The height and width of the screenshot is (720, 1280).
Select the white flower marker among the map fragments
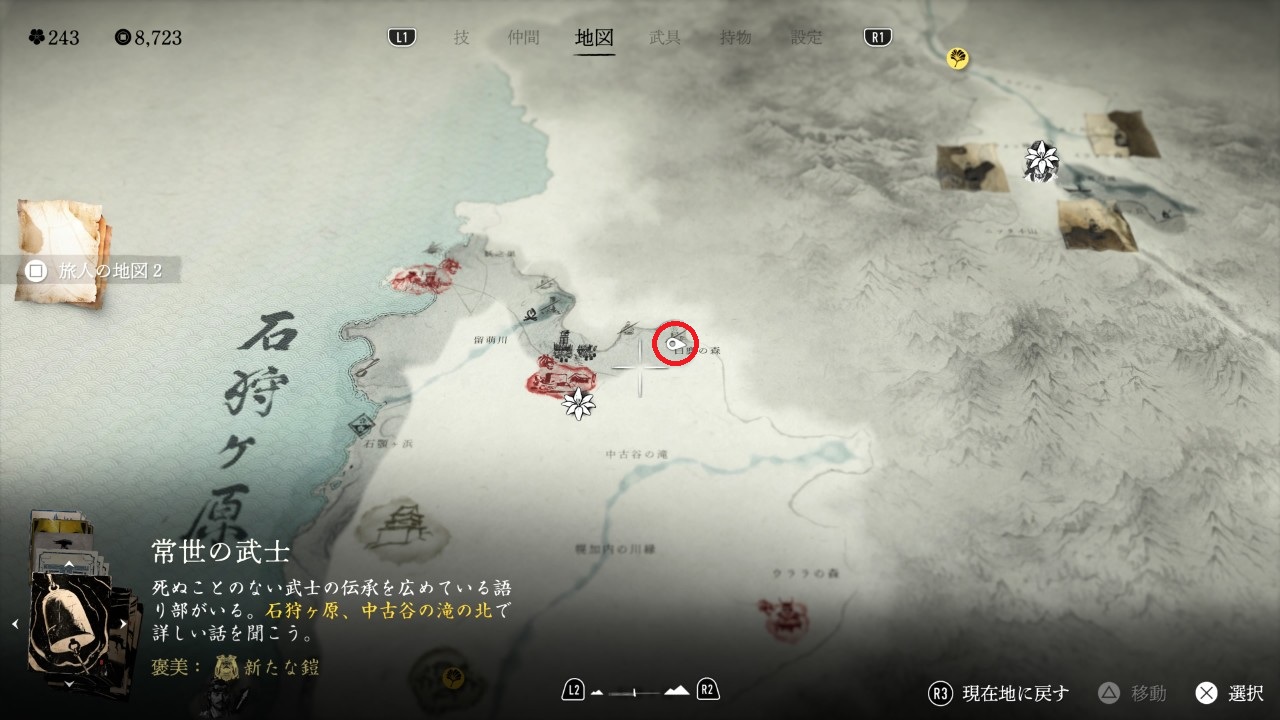[1042, 158]
